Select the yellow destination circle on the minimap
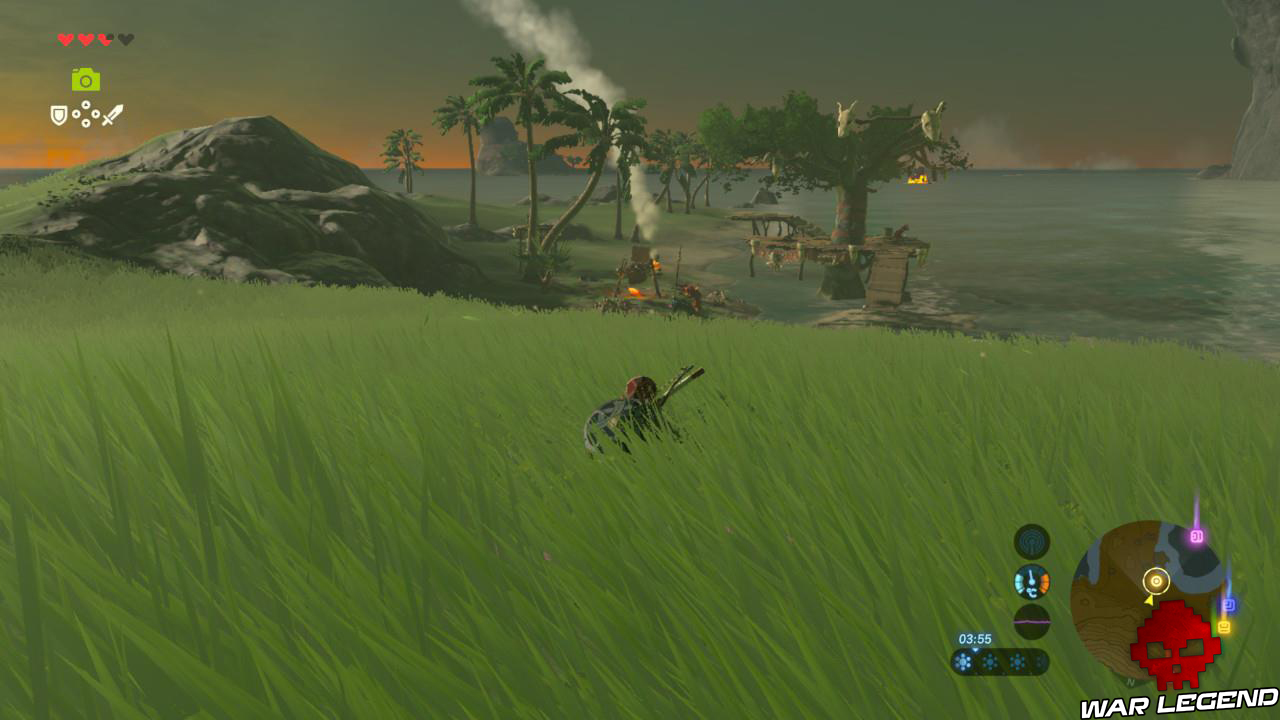The width and height of the screenshot is (1280, 720). click(x=1156, y=581)
